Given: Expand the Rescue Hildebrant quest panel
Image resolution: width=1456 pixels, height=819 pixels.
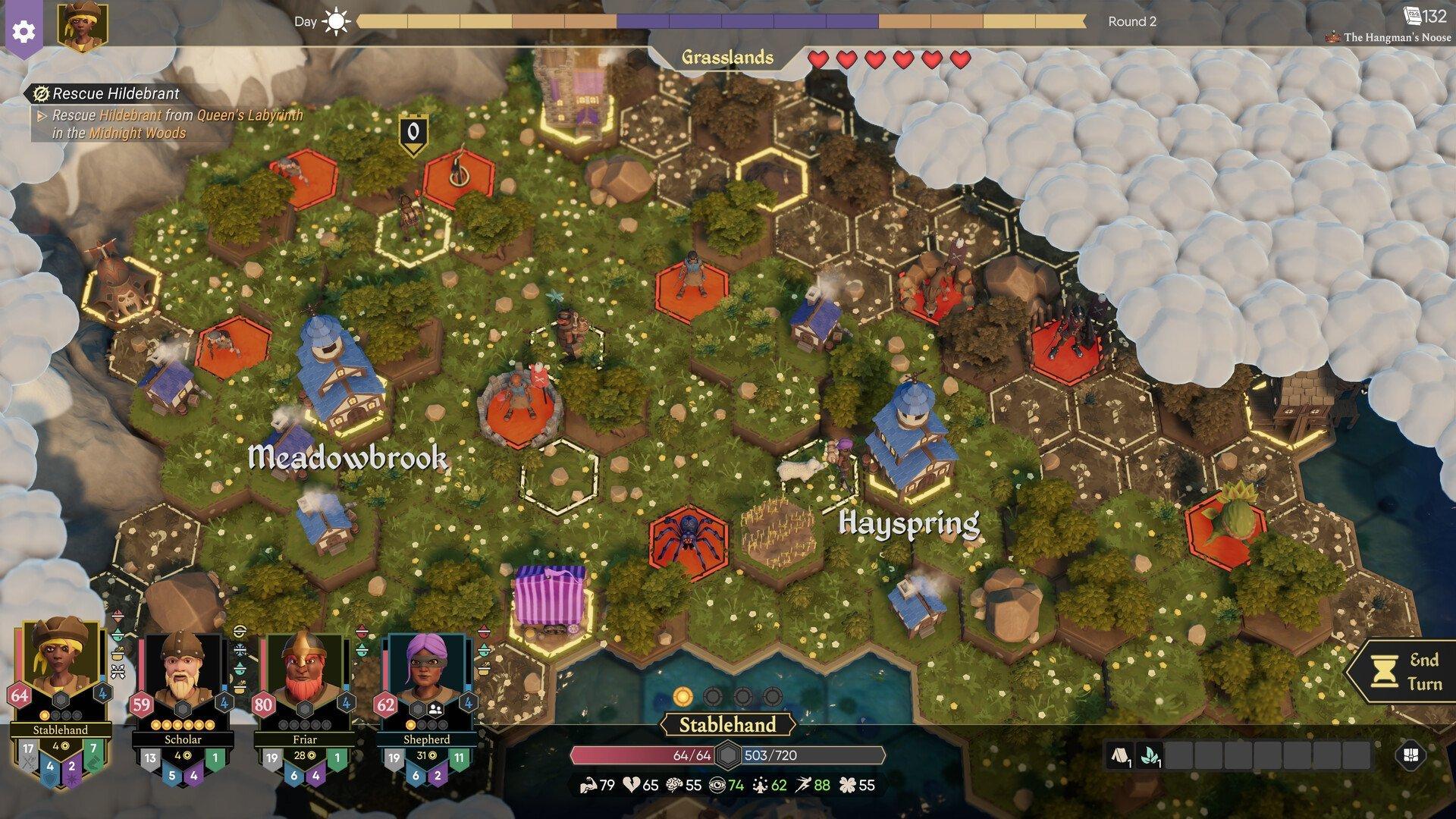Looking at the screenshot, I should (x=106, y=95).
